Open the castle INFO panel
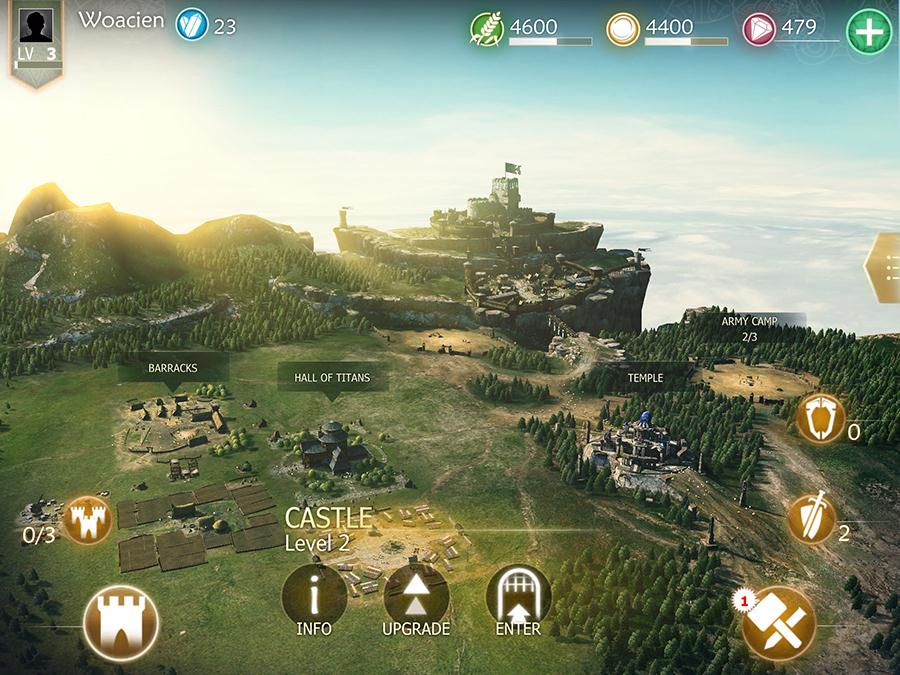Viewport: 900px width, 675px height. (314, 598)
